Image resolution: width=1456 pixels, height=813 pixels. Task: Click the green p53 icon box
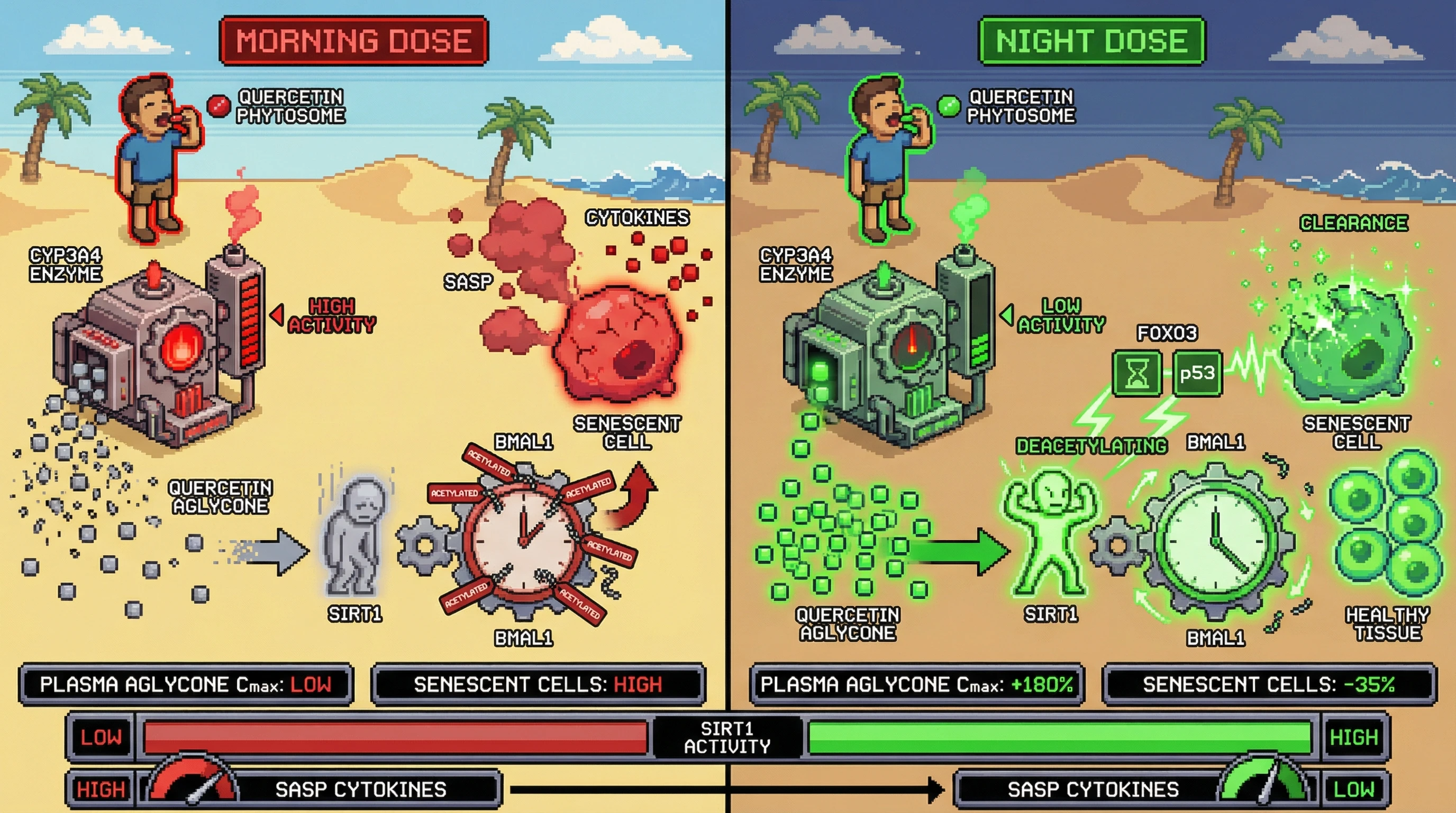[1197, 373]
